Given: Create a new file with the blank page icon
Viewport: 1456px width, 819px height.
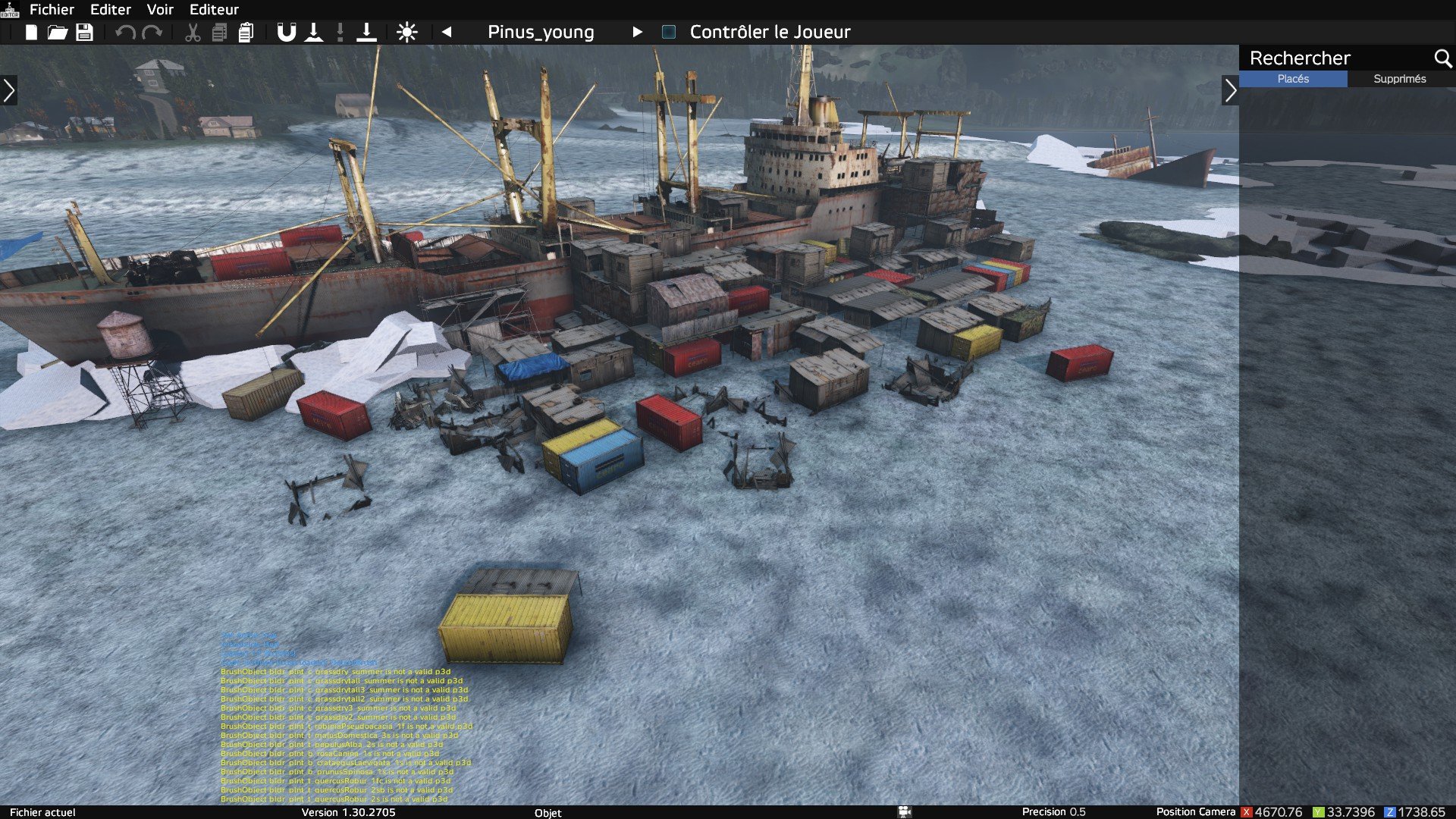Looking at the screenshot, I should coord(31,33).
